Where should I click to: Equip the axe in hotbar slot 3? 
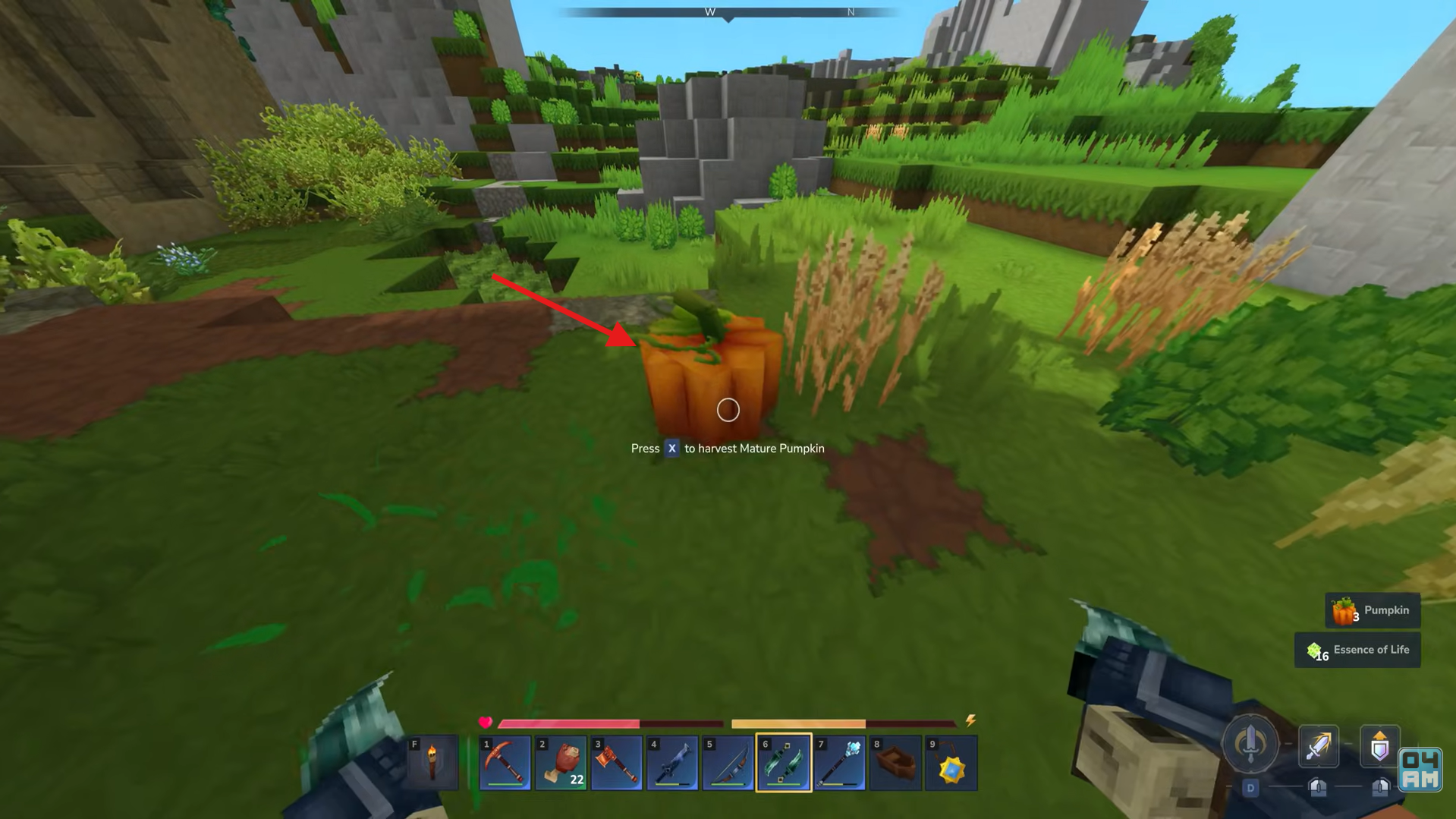(x=617, y=761)
